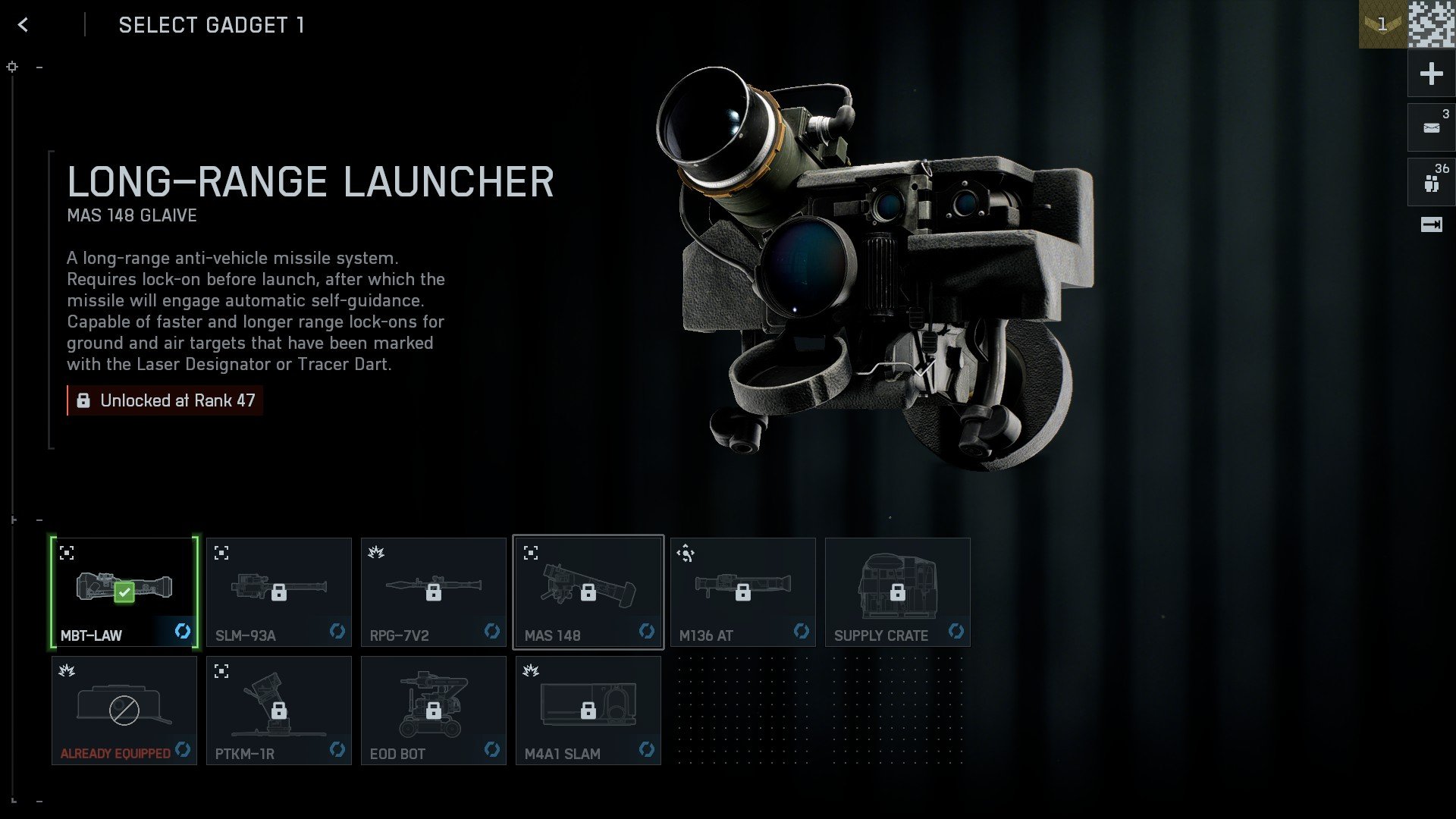Open the social panel showing 36 friends
This screenshot has width=1456, height=819.
tap(1430, 181)
